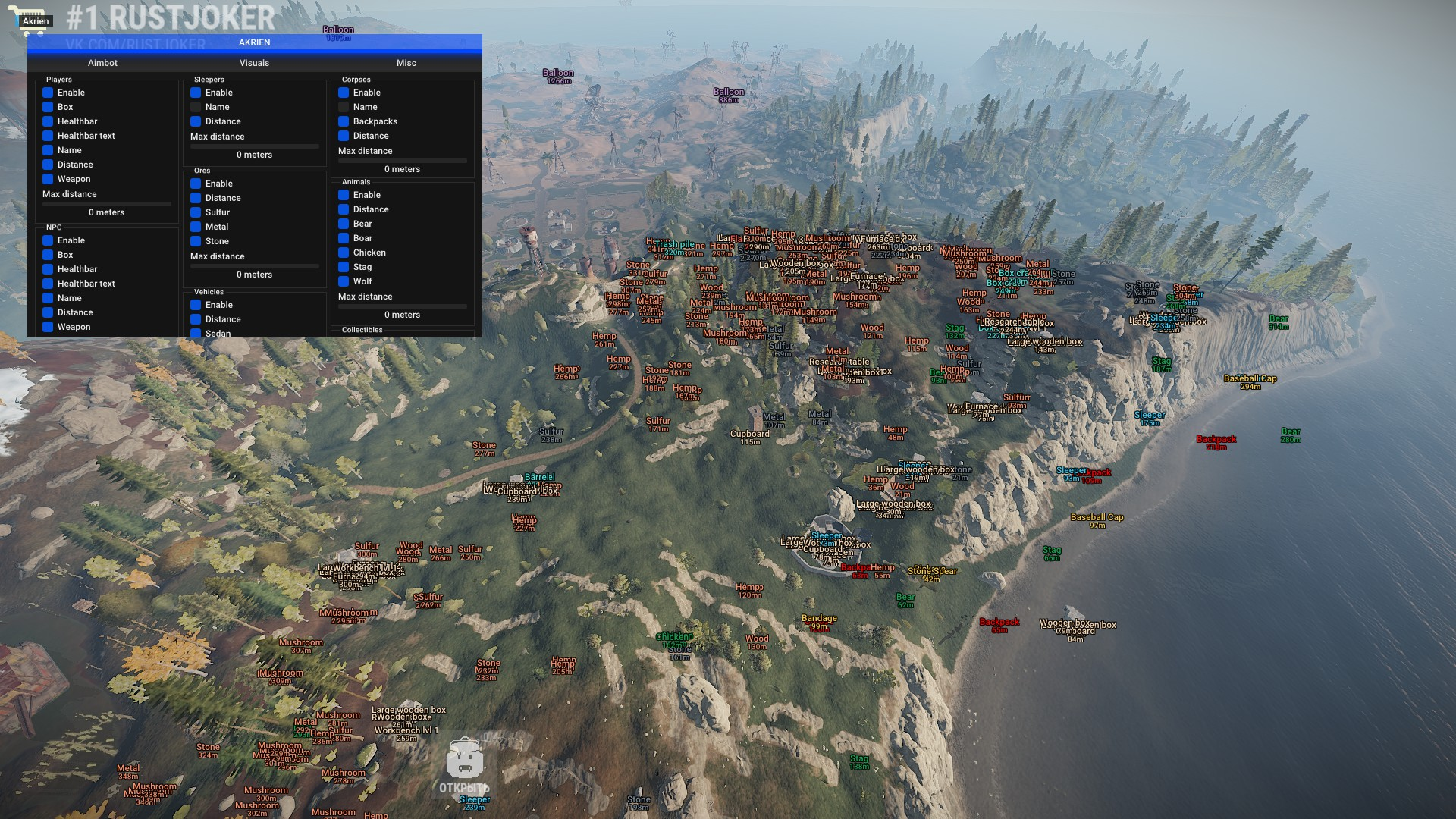
Task: Click the Ores Max distance slider
Action: tap(255, 266)
